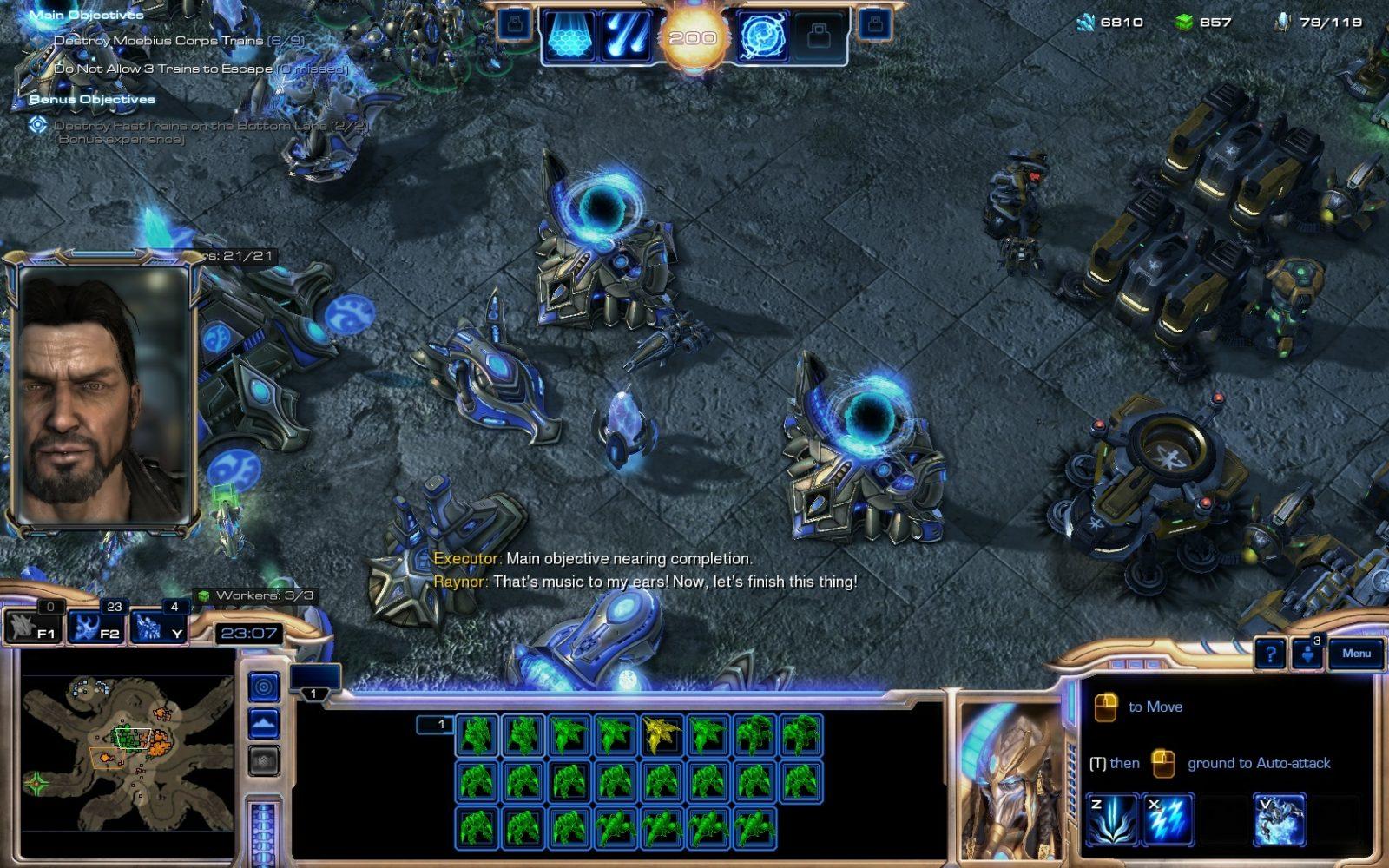
Task: Open the question mark help button
Action: pos(1271,654)
